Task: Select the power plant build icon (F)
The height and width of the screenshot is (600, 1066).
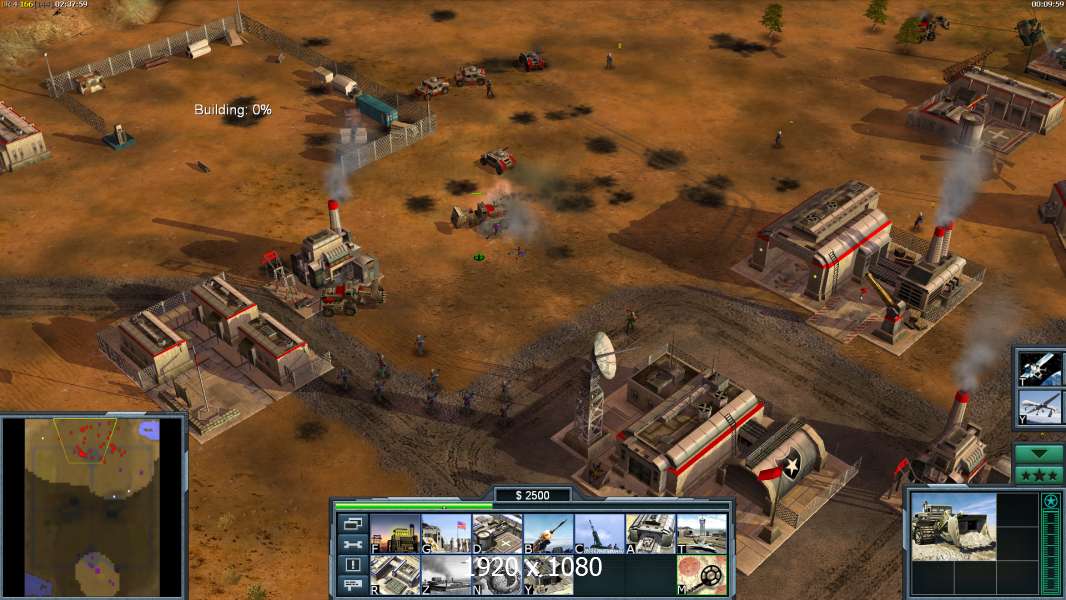Action: point(394,533)
